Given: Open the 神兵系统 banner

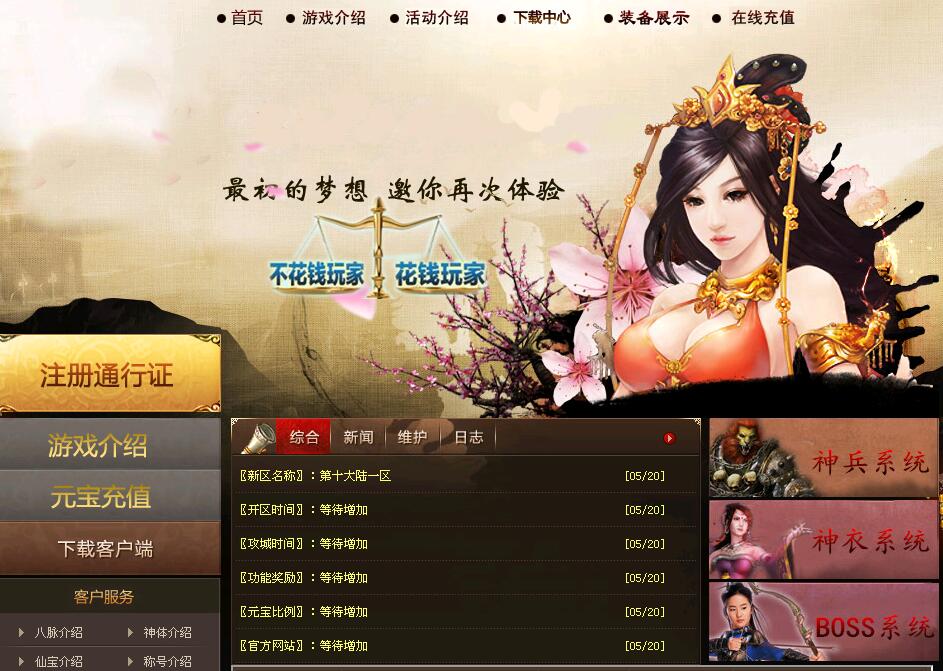Looking at the screenshot, I should point(824,459).
